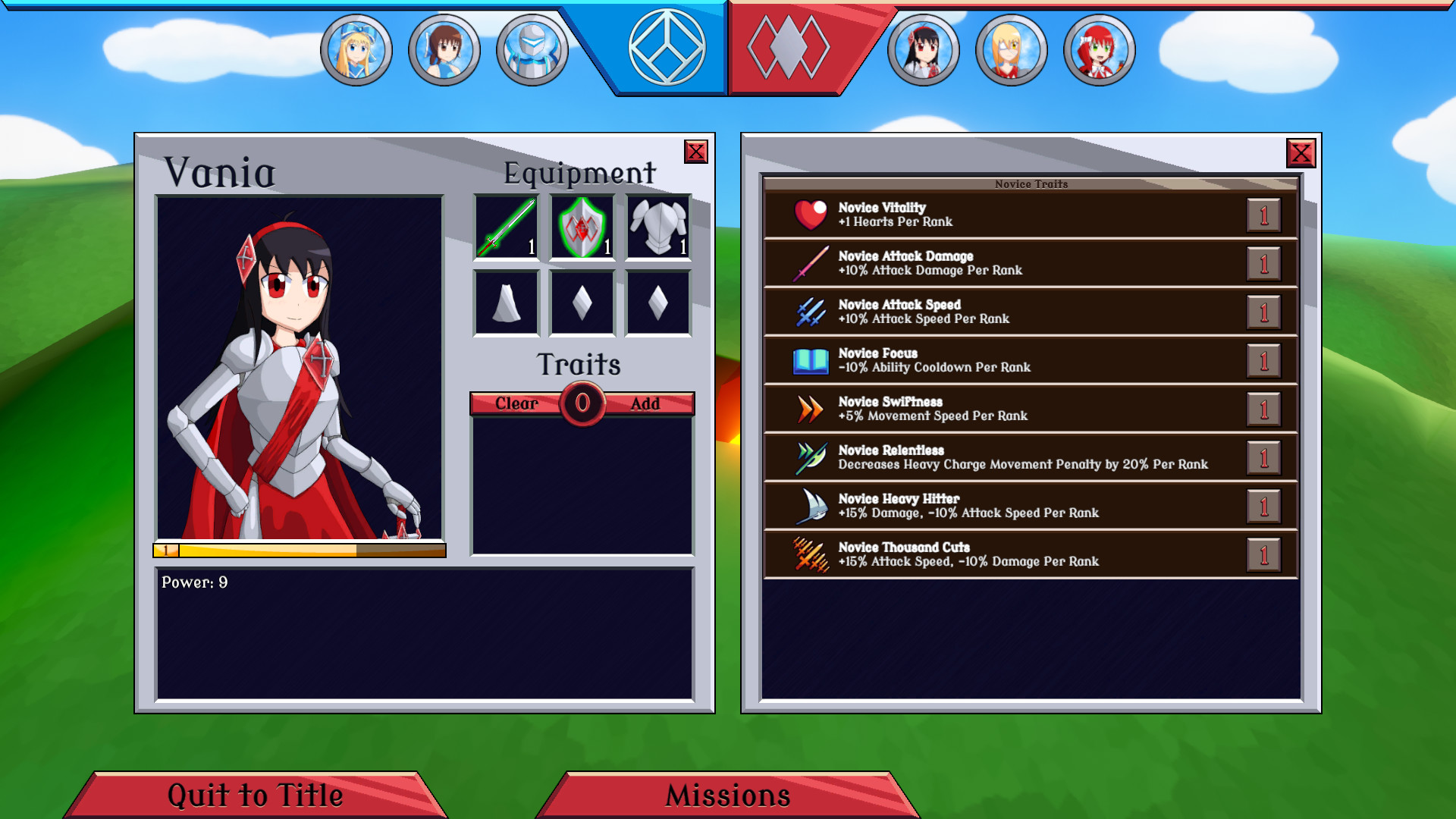Increase rank on Novice Attack Damage trait
The width and height of the screenshot is (1456, 819).
coord(1265,263)
